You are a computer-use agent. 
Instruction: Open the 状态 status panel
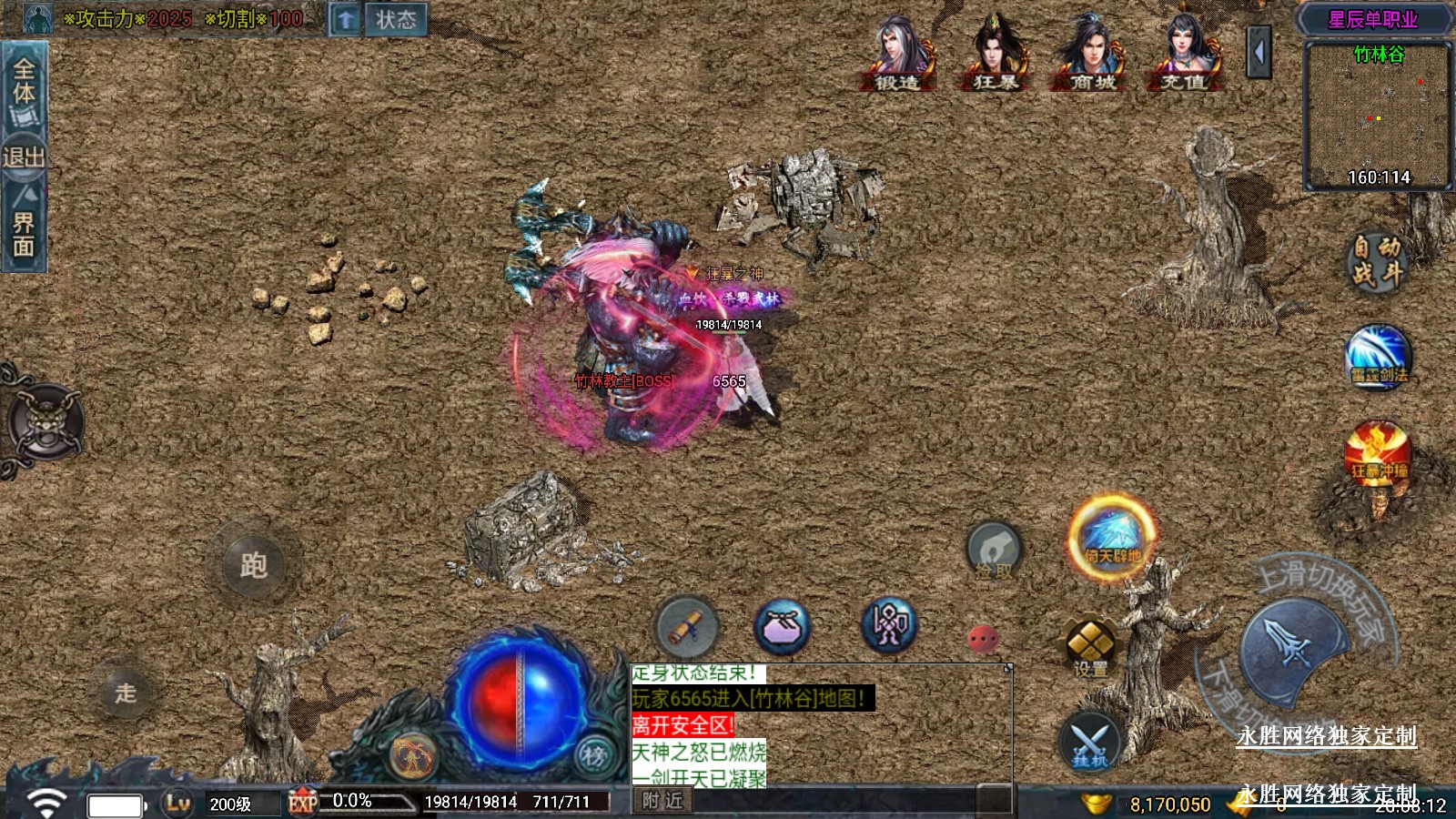(395, 19)
